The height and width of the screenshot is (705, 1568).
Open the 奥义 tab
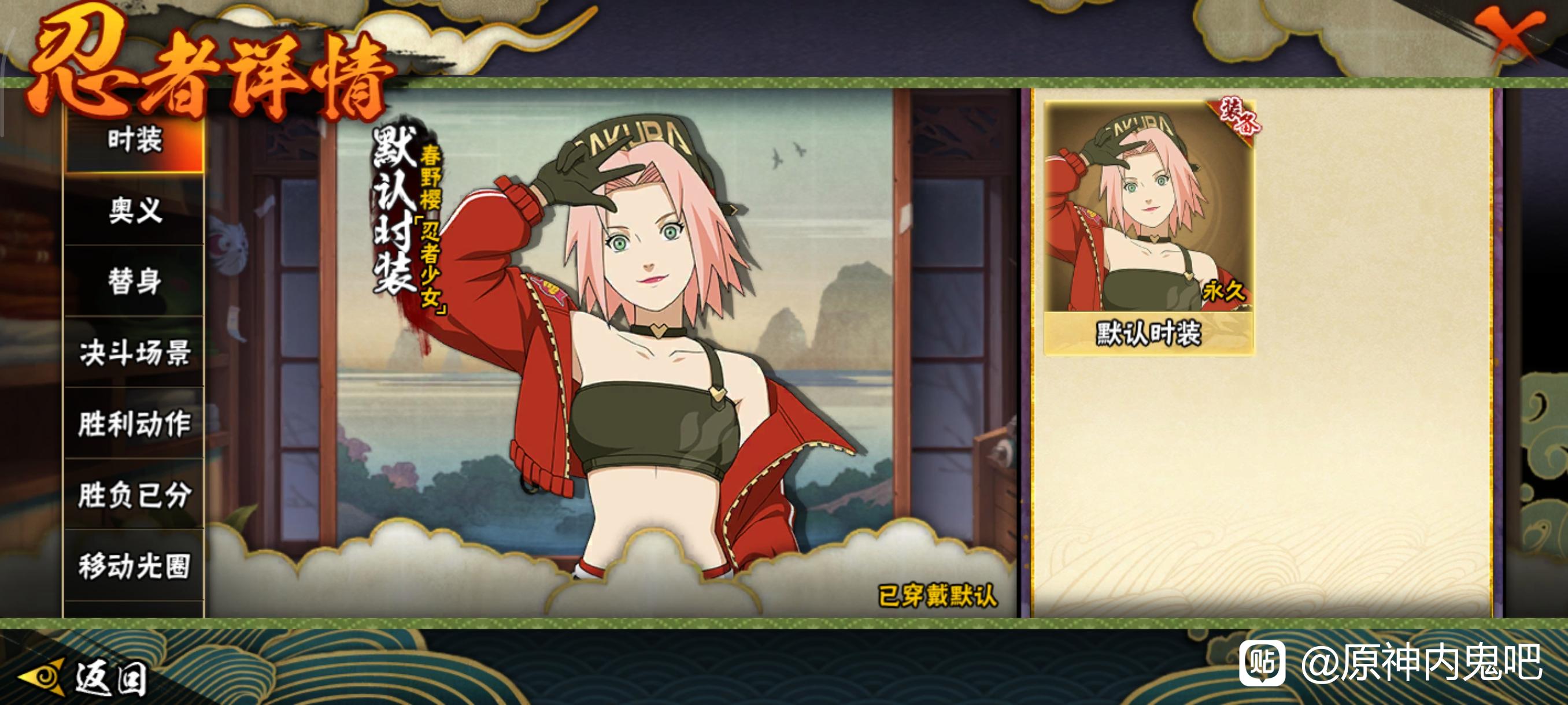[x=135, y=211]
